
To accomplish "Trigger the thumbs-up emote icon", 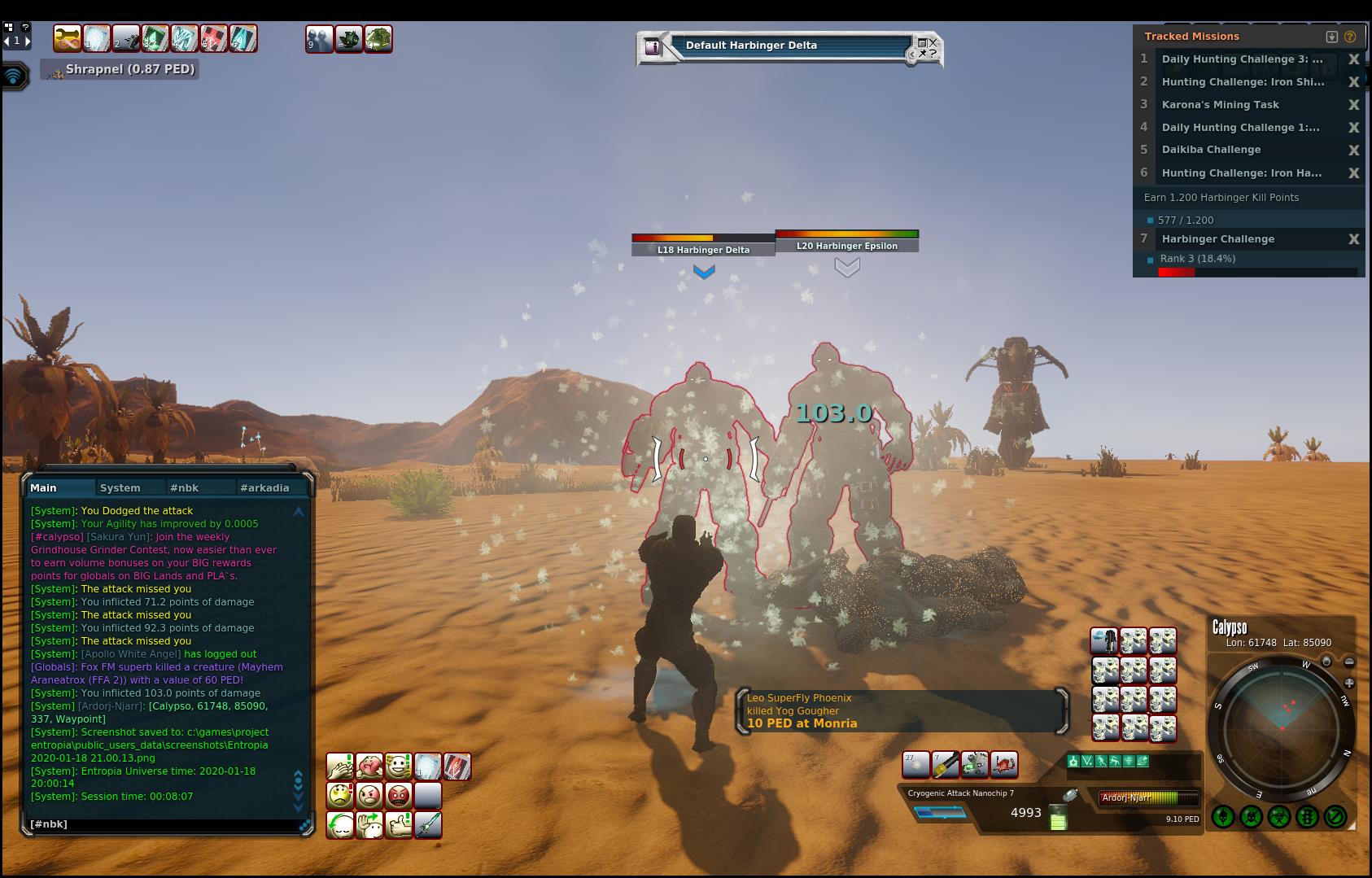I will point(399,825).
